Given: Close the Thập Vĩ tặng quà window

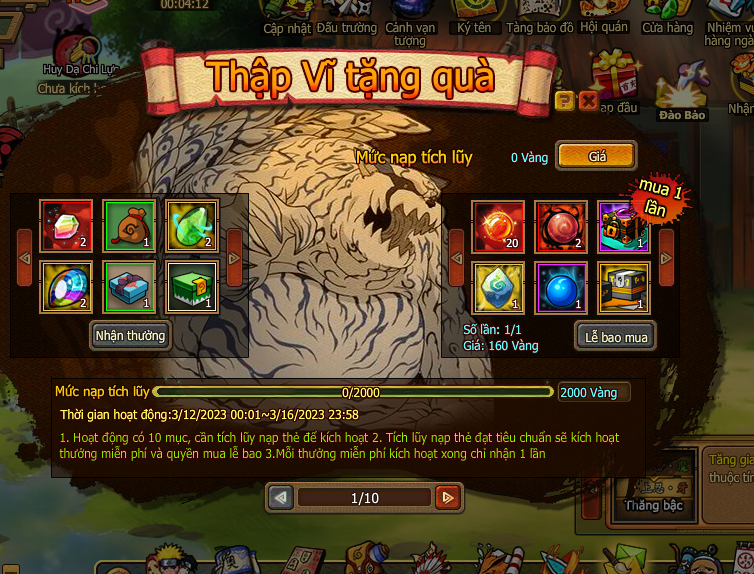Looking at the screenshot, I should tap(588, 100).
